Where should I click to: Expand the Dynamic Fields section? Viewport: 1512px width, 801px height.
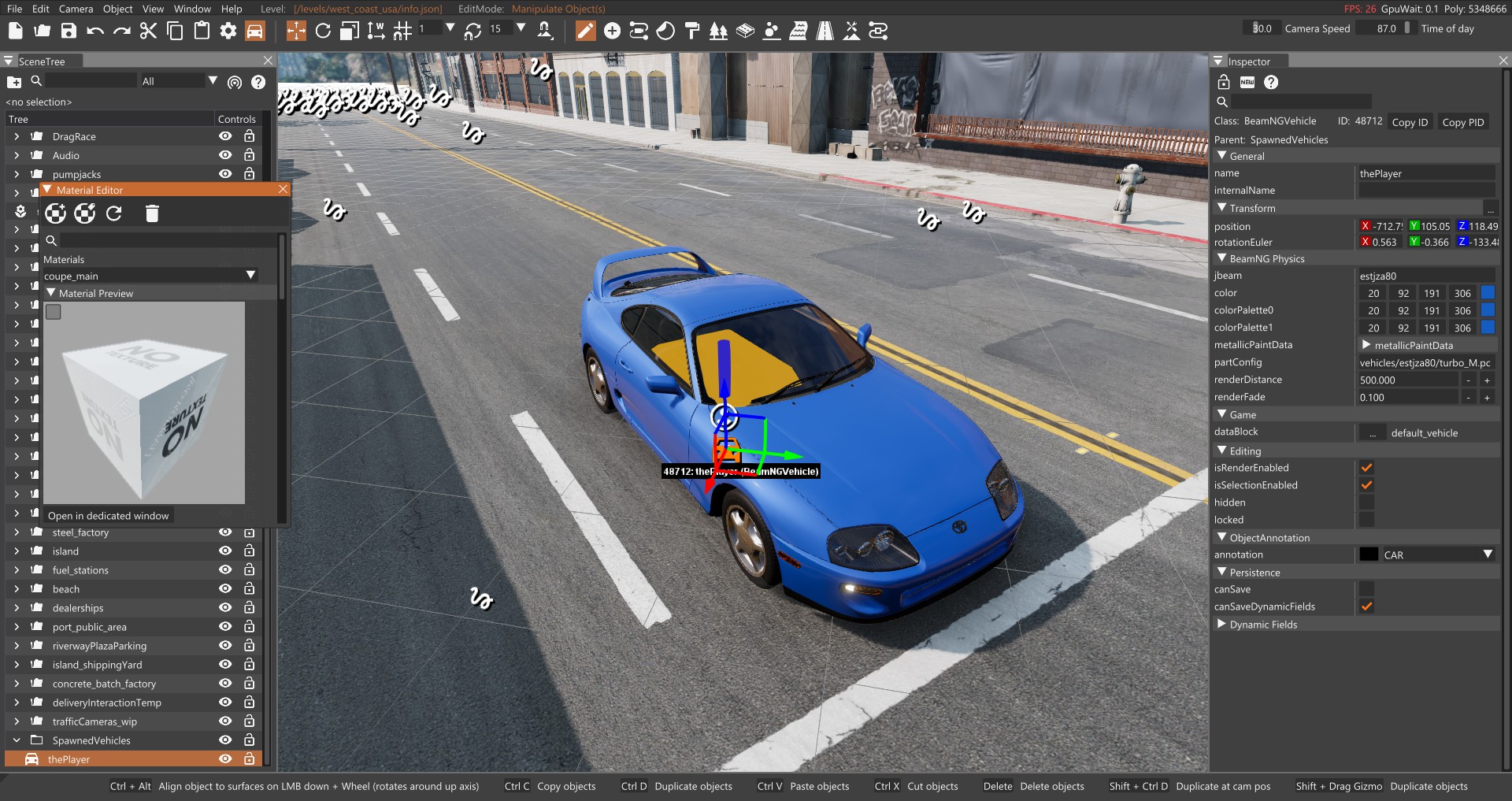click(1222, 625)
